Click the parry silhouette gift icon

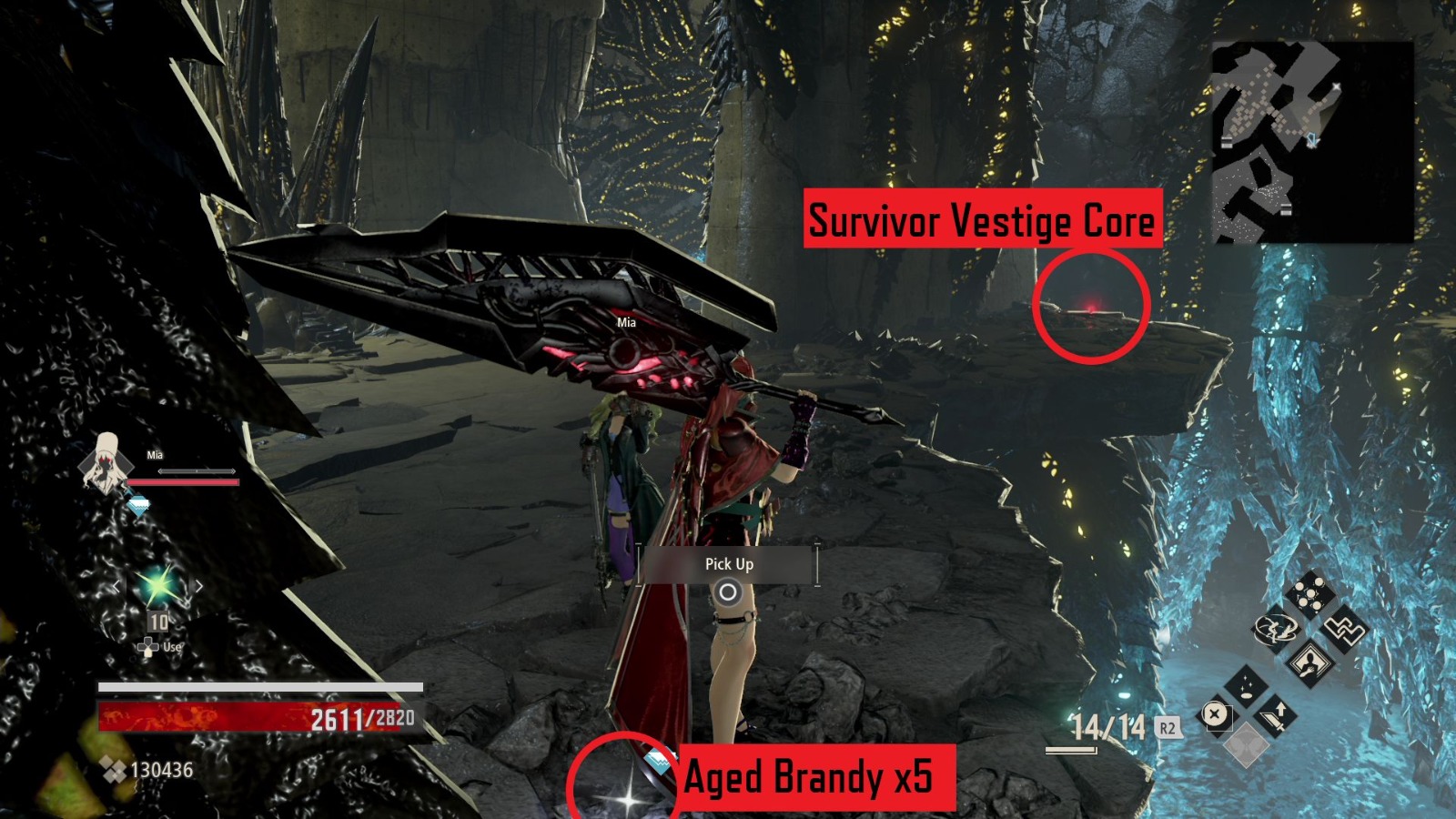coord(1310,662)
